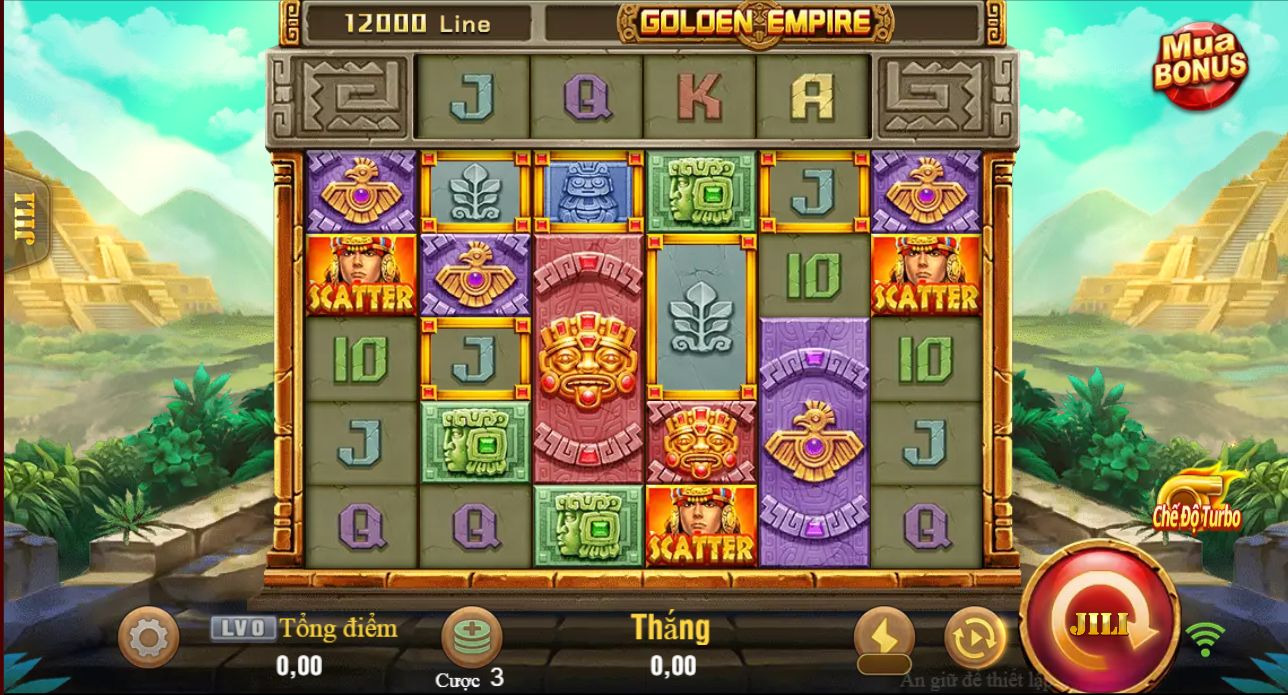Open the gear settings menu
The image size is (1288, 695).
(x=148, y=637)
